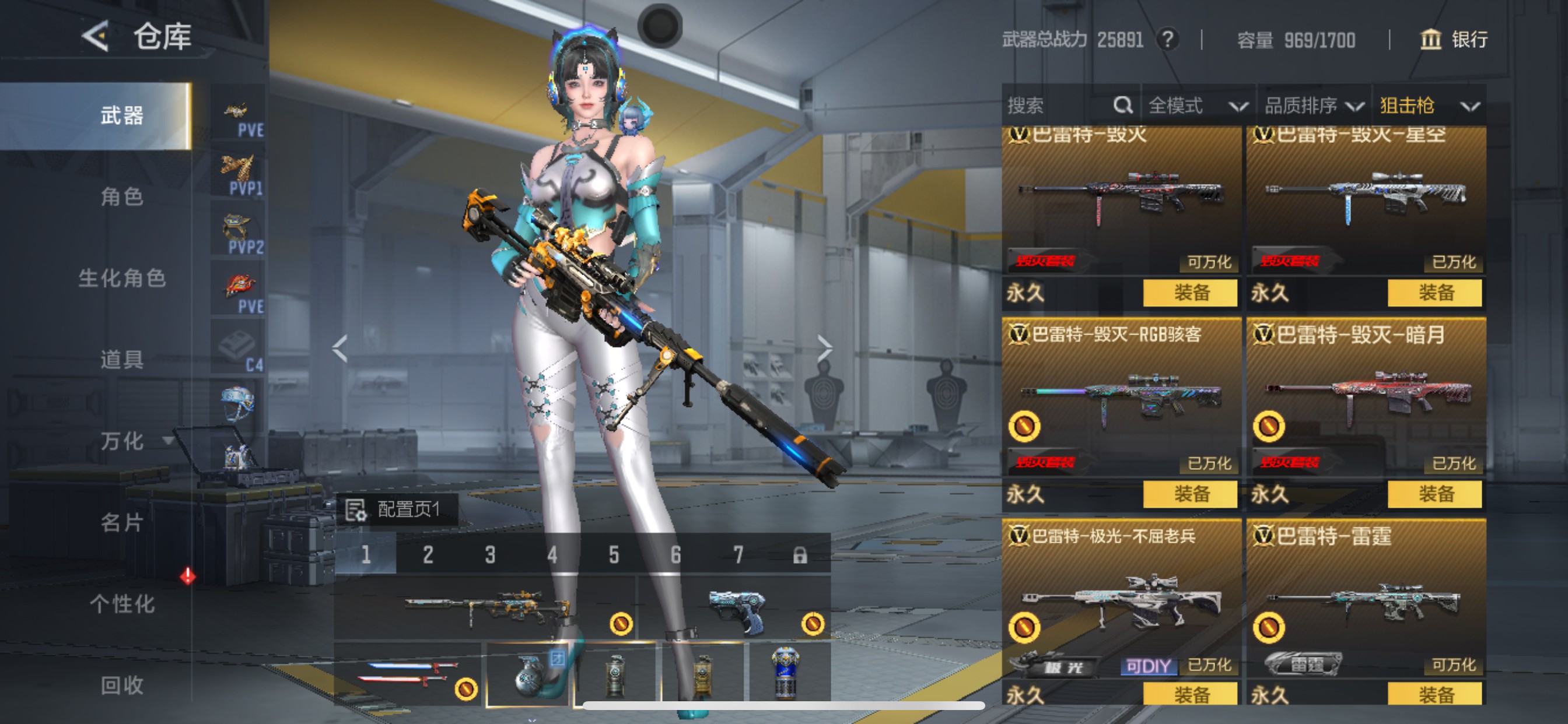Screen dimensions: 1568x724
Task: Select the 道具 category
Action: (122, 360)
